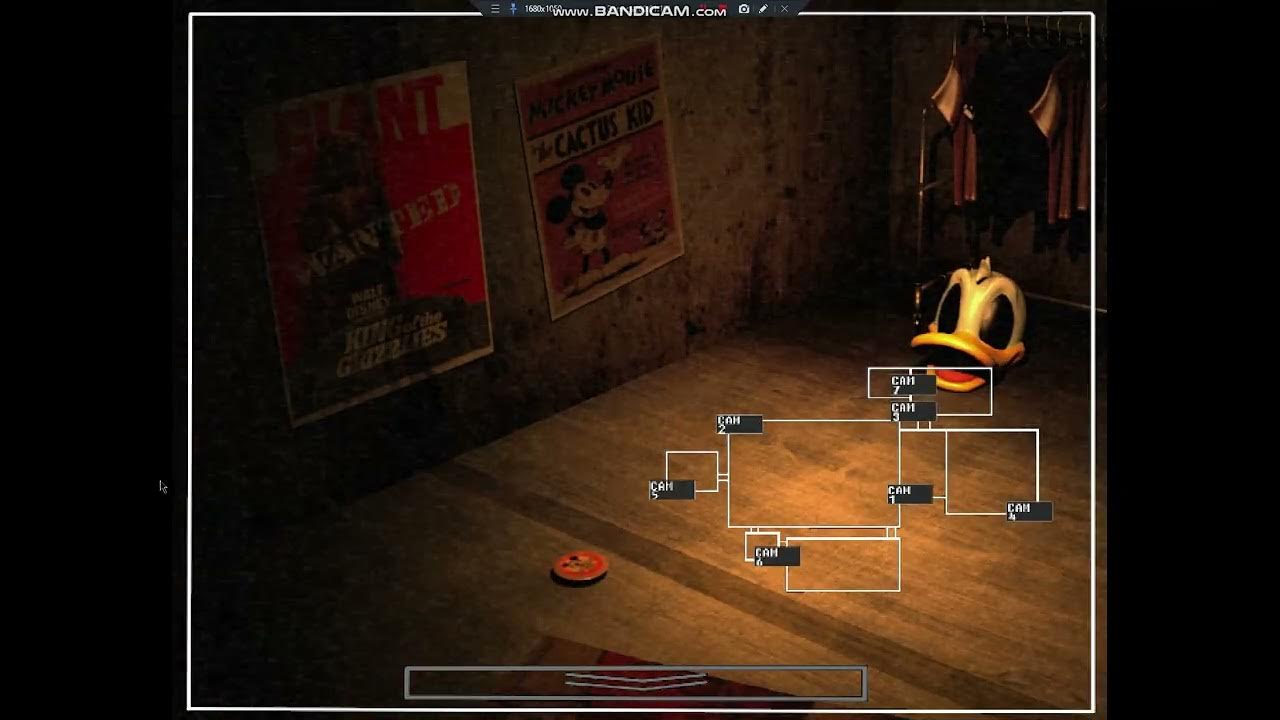The width and height of the screenshot is (1280, 720).
Task: Select the CAM 2 camera feed
Action: point(739,424)
